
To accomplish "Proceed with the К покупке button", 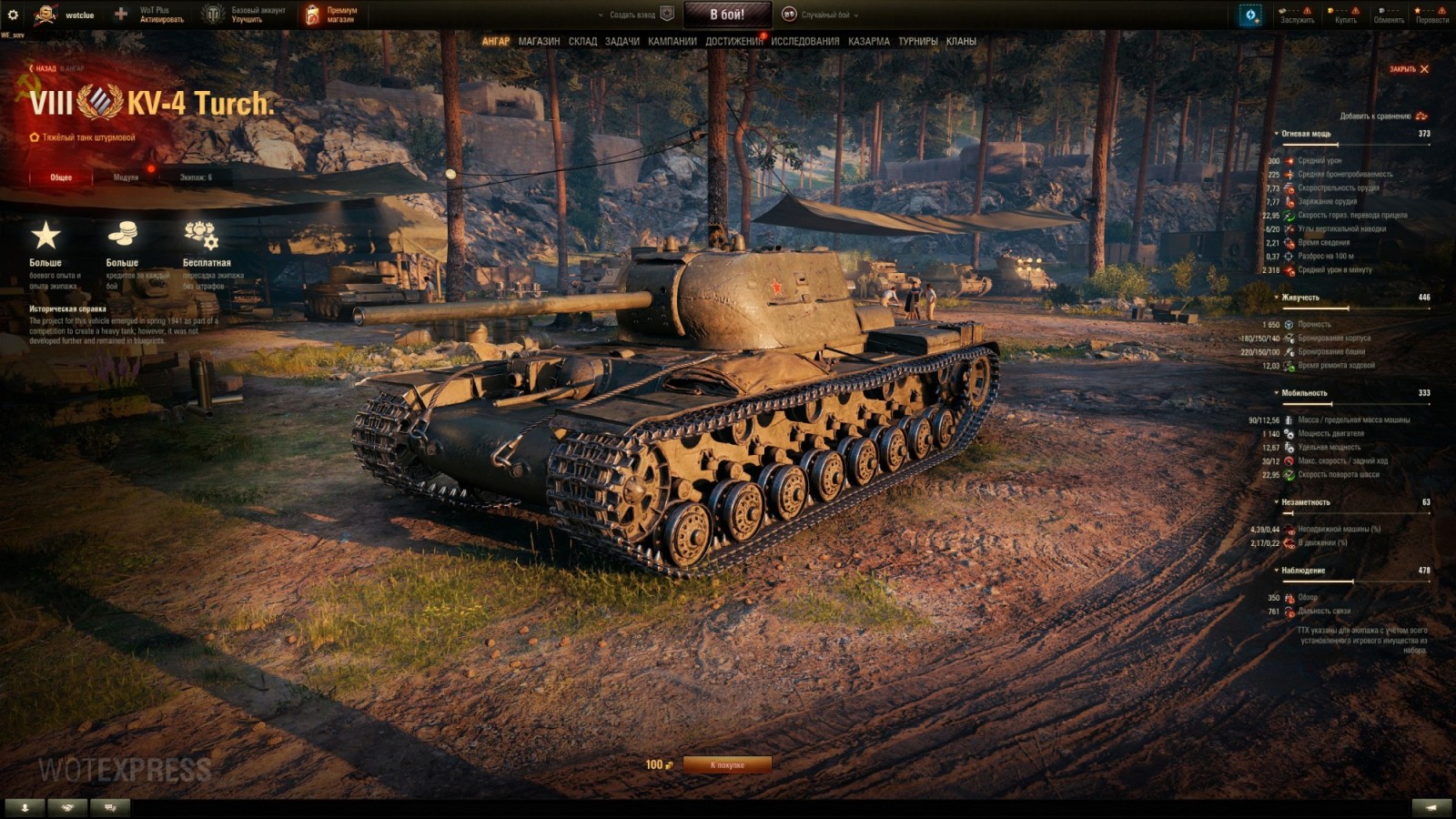I will (x=727, y=765).
